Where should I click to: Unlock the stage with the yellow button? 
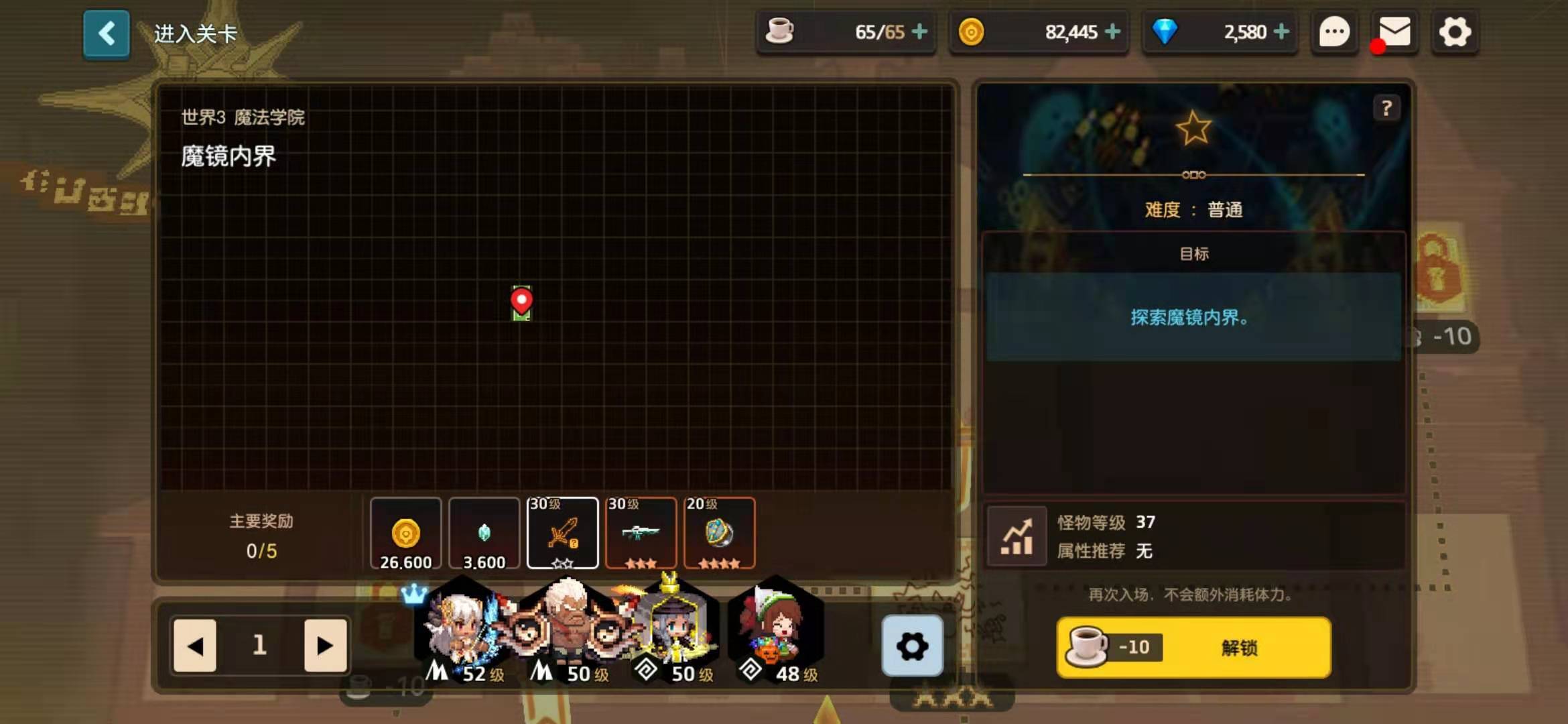1193,648
